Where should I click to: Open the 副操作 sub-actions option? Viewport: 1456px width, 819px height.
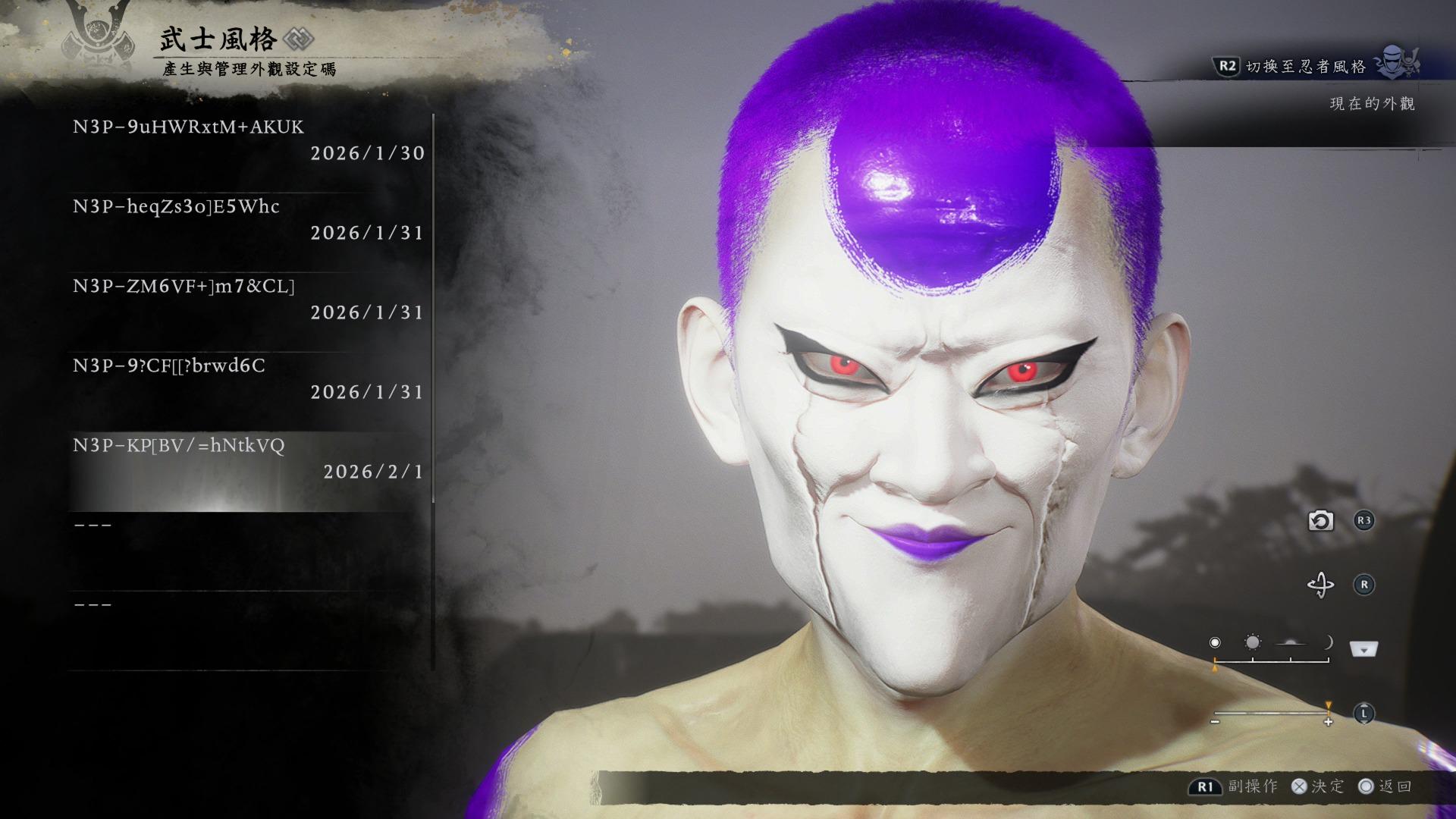[x=1253, y=786]
